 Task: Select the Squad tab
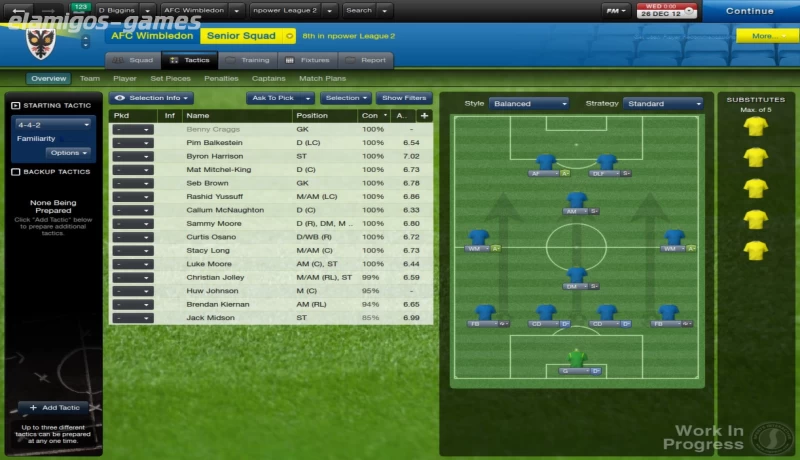click(133, 60)
